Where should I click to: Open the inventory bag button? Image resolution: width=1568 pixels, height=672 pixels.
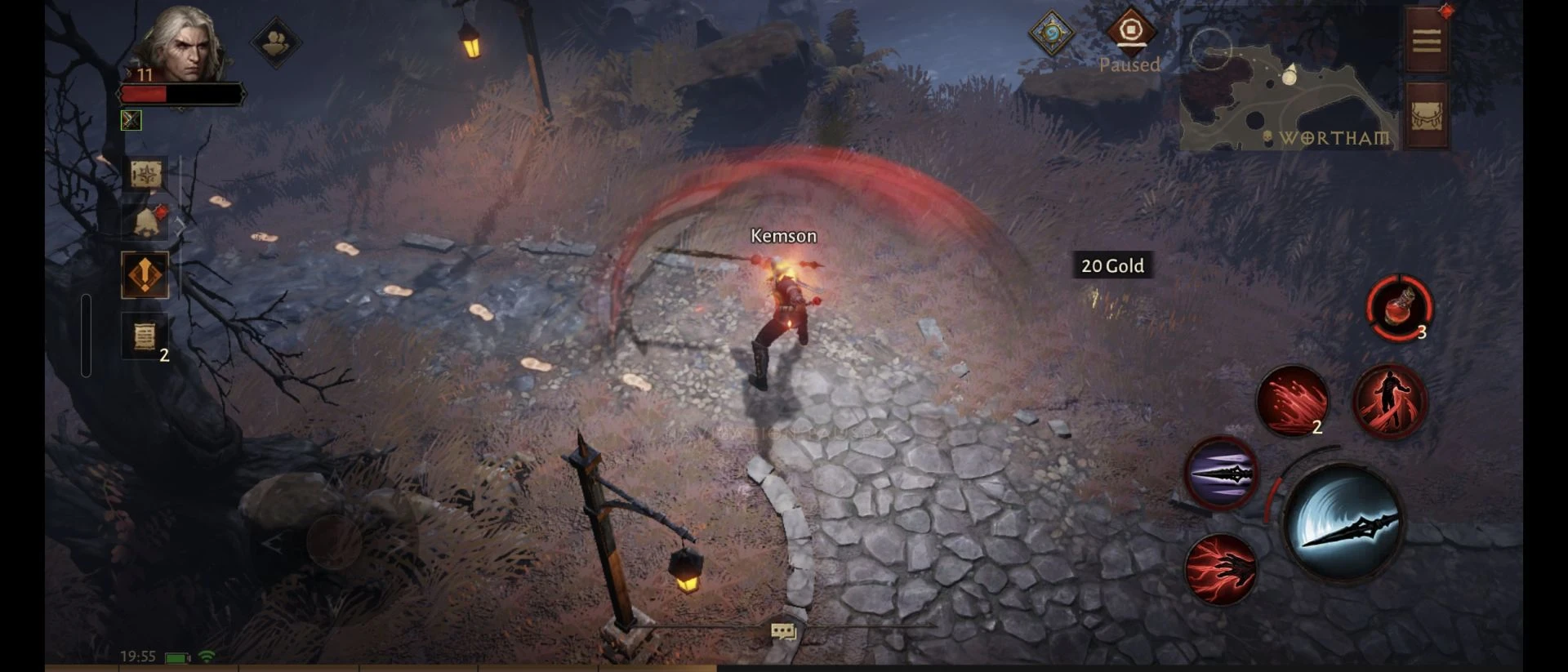point(1426,117)
